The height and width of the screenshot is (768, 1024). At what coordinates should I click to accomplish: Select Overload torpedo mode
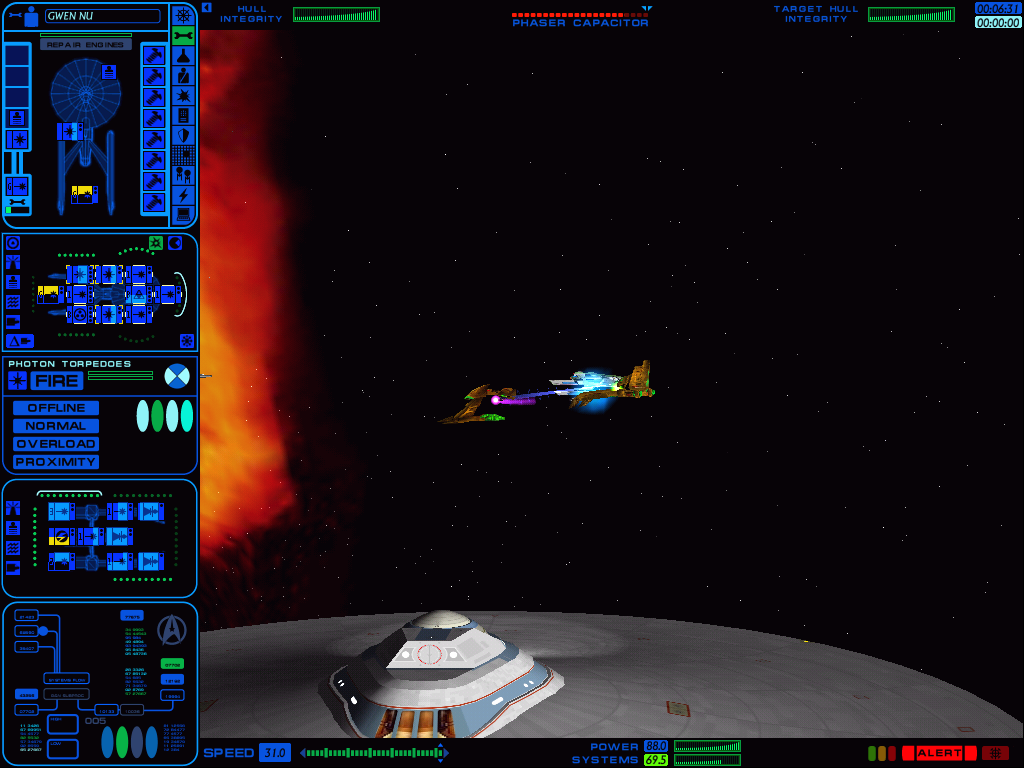point(56,444)
